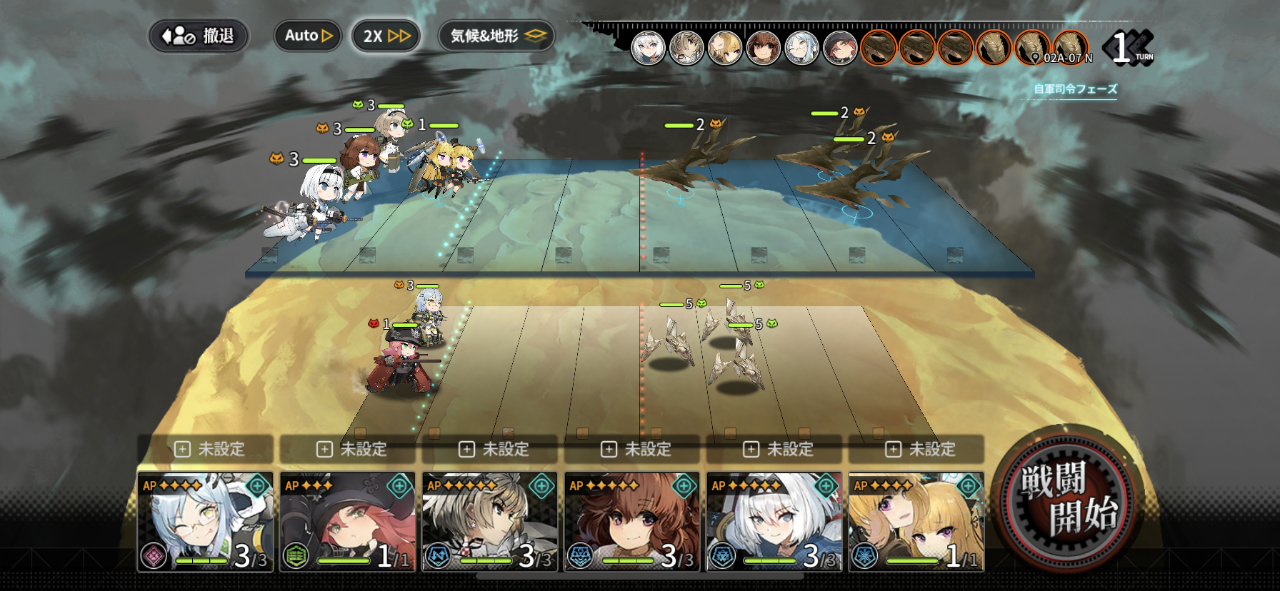Select the white-haired blue-eyed unit card

pyautogui.click(x=774, y=521)
